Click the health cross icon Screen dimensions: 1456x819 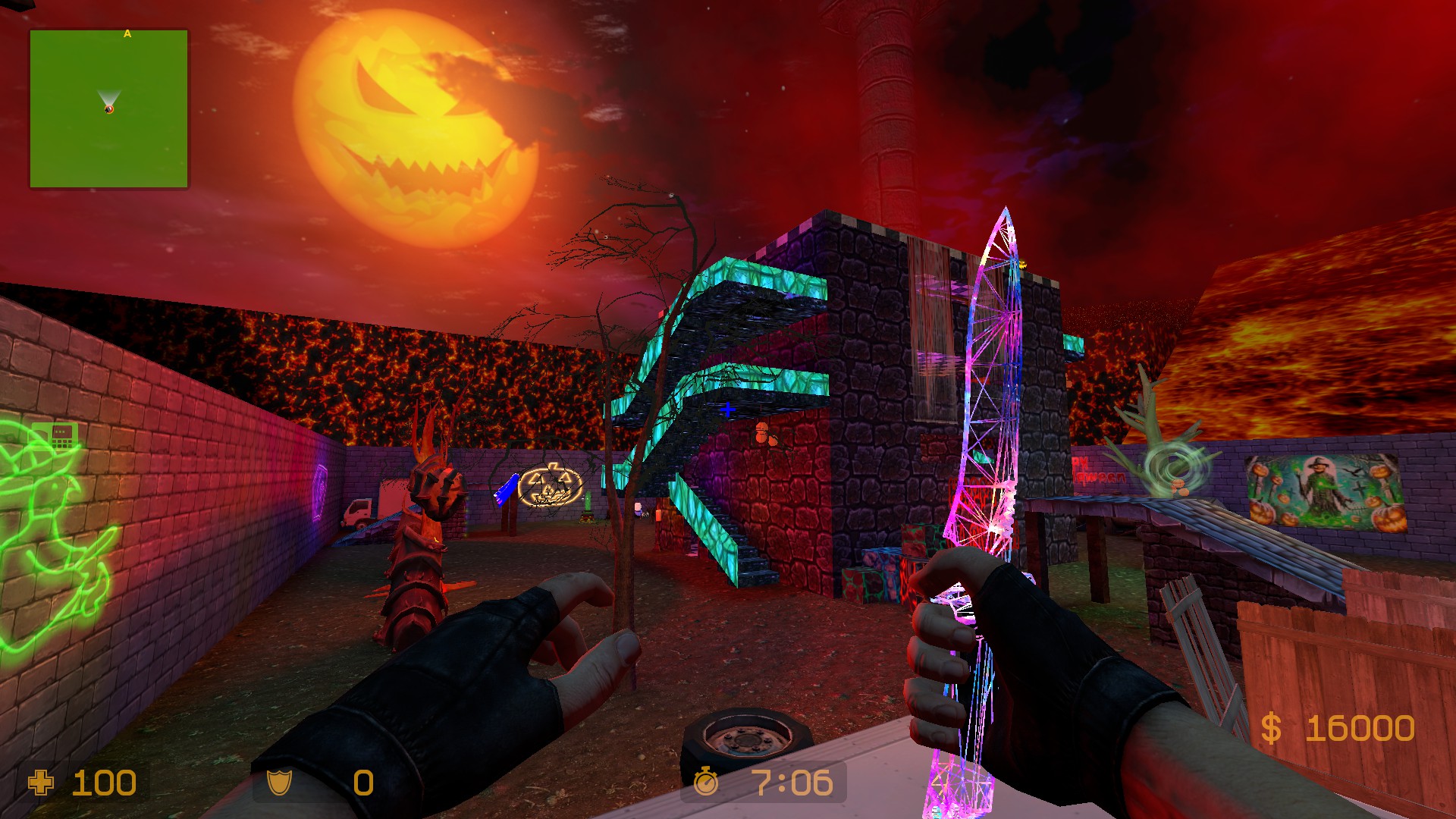point(42,780)
